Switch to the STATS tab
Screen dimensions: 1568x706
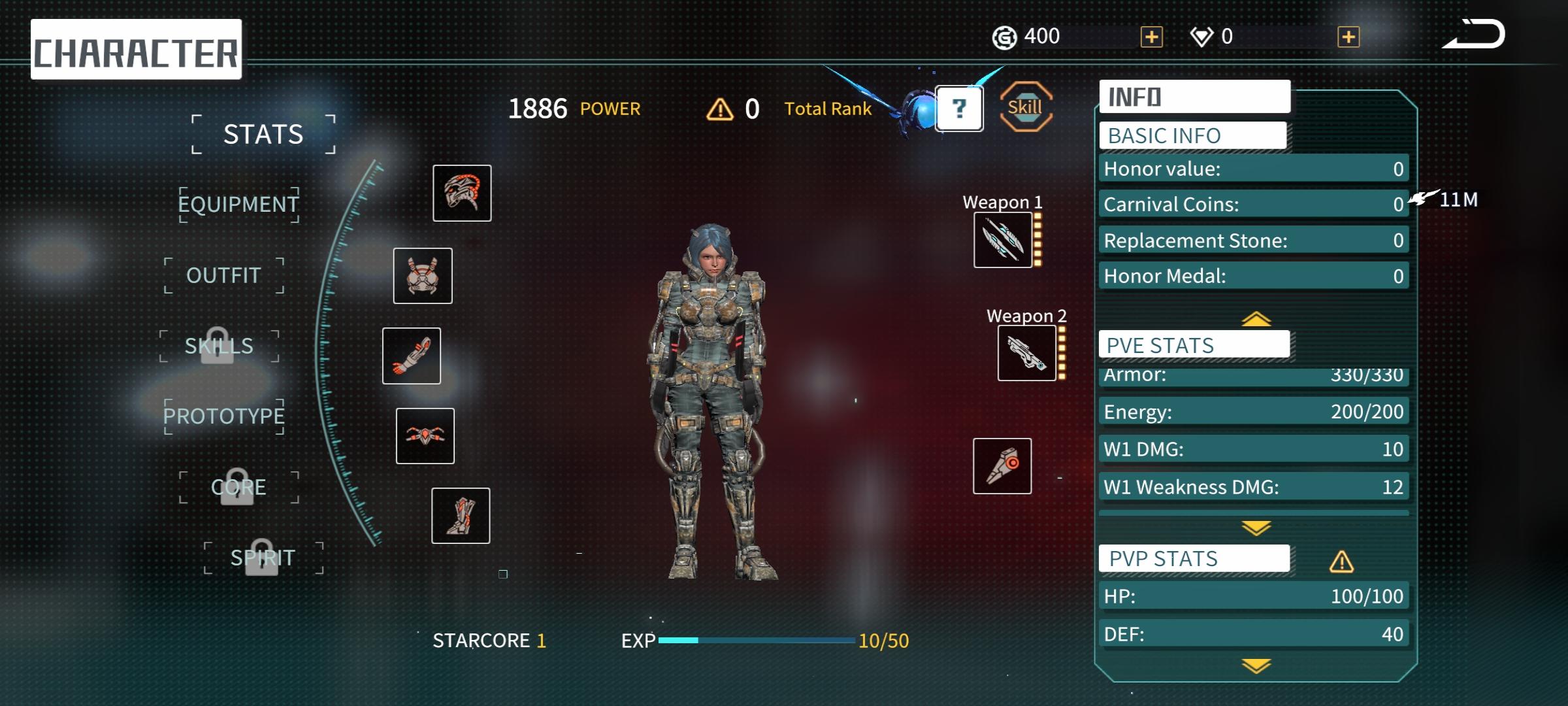point(263,135)
